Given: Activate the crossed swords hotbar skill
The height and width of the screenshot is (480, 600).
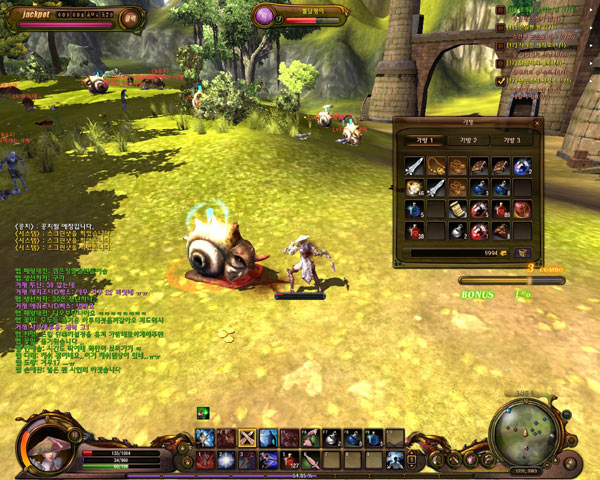Looking at the screenshot, I should [247, 437].
